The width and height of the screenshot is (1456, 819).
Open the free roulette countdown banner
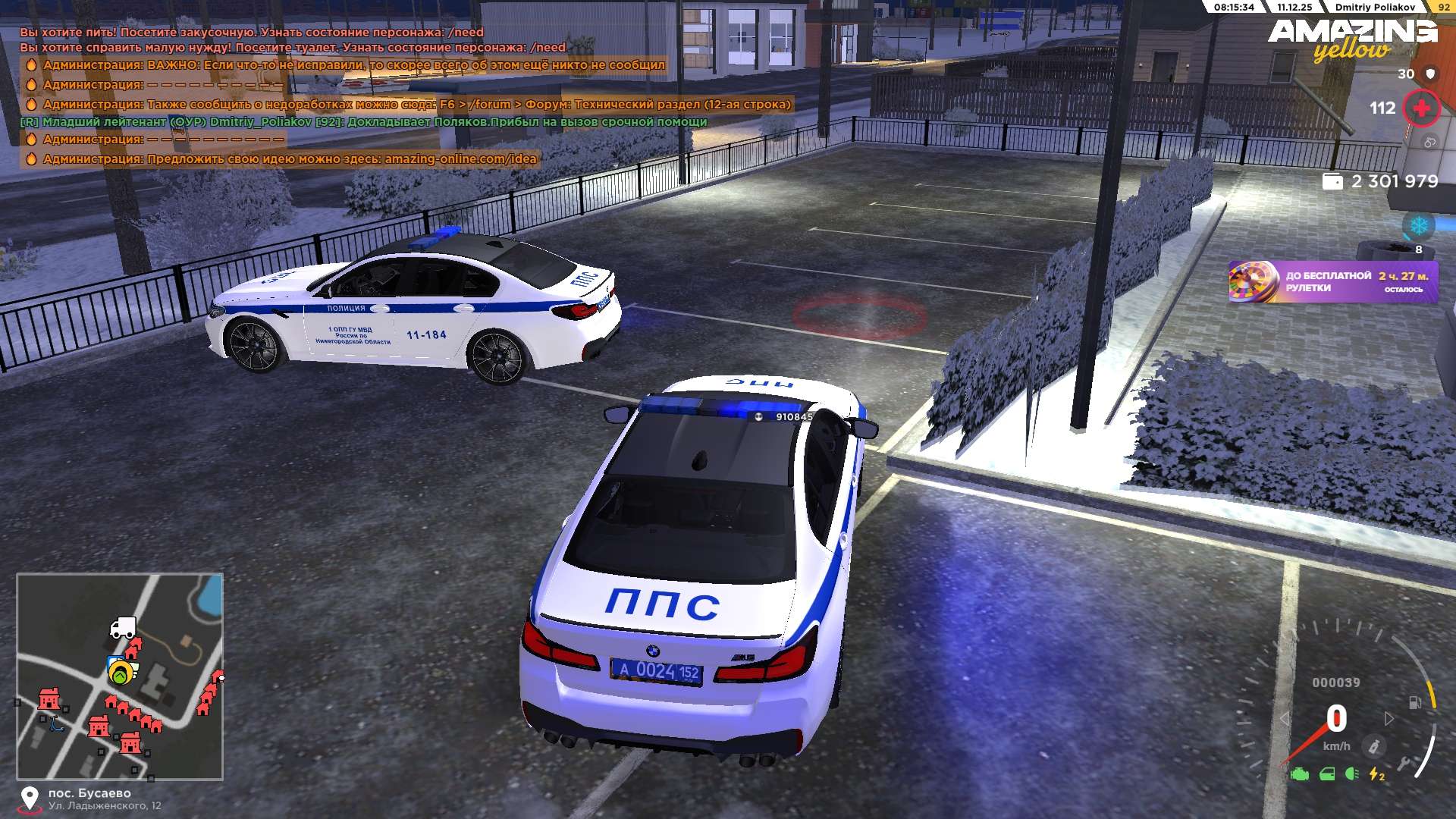click(1332, 282)
